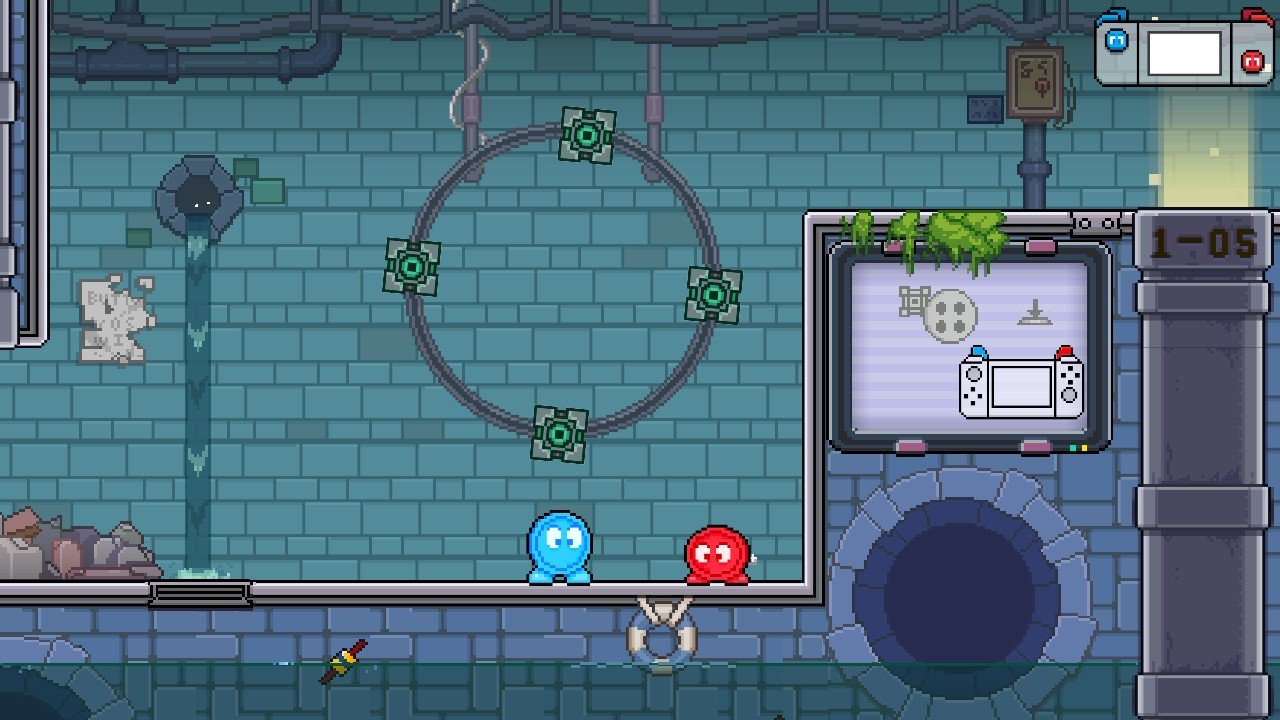The height and width of the screenshot is (720, 1280).
Task: Toggle the red Joy-Con shoulder button on the device
Action: click(x=1254, y=14)
